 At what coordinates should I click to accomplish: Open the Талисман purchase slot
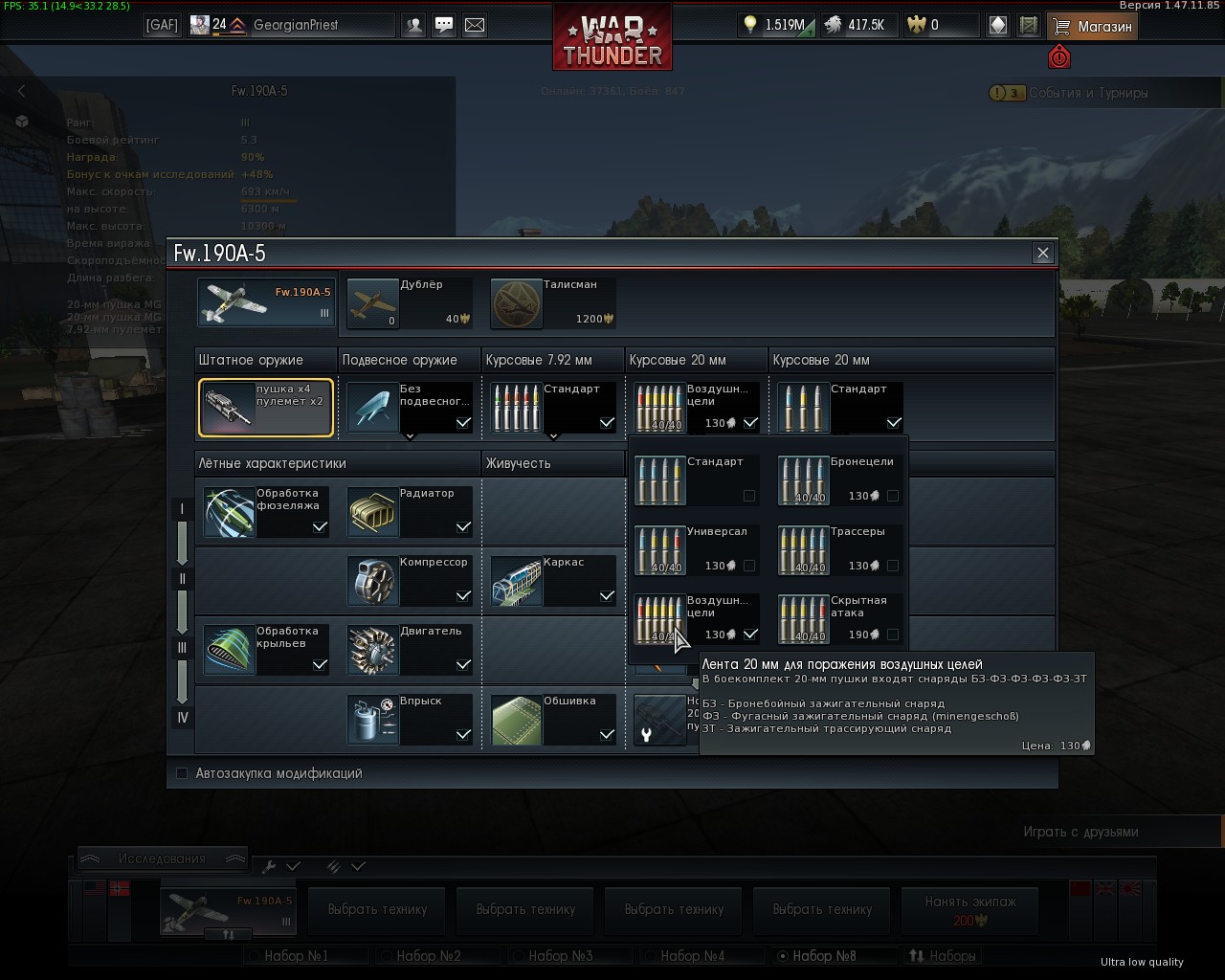coord(552,302)
